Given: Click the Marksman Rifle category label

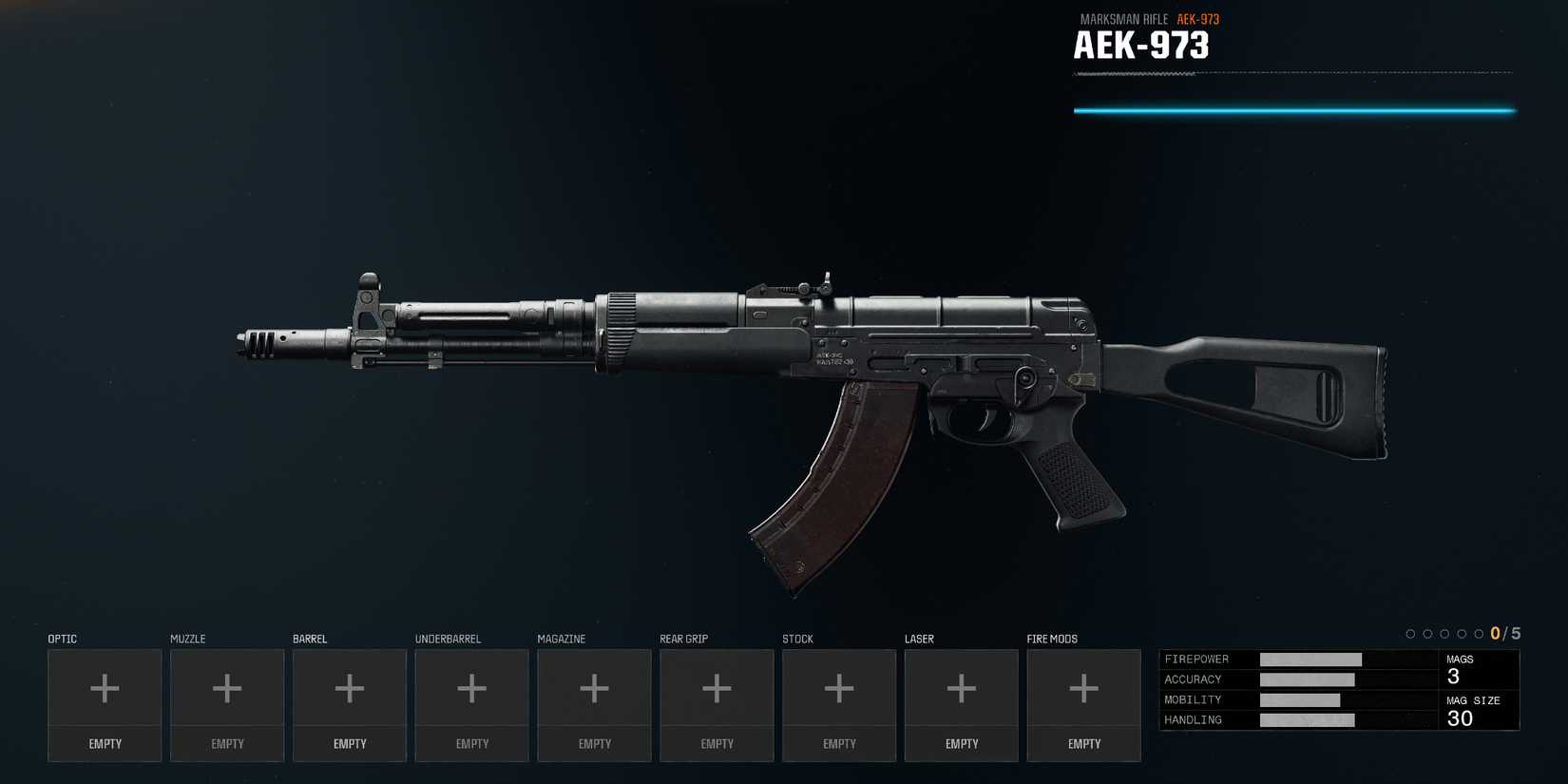Looking at the screenshot, I should (x=1122, y=19).
